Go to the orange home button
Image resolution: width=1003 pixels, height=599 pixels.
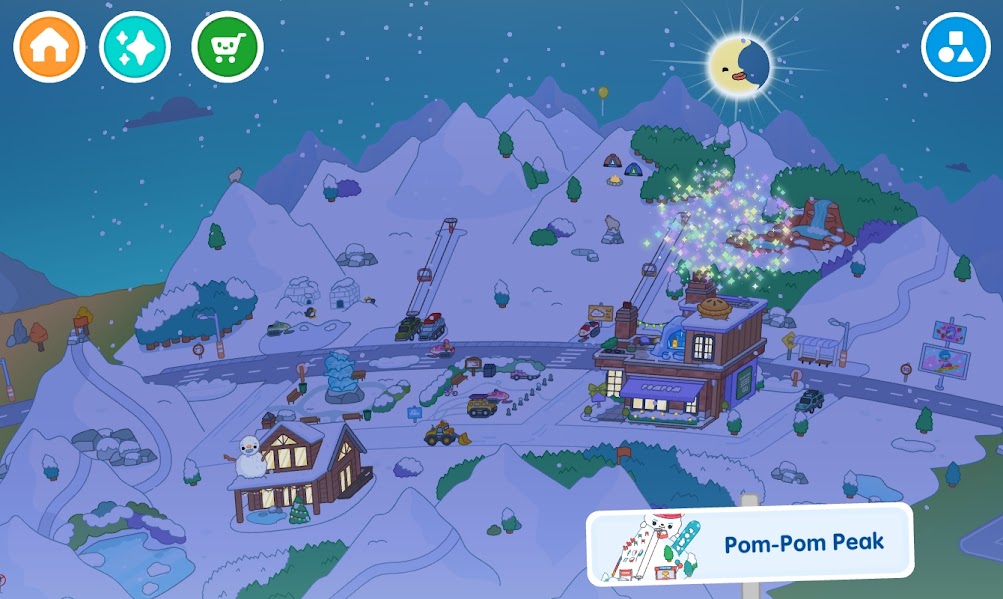[x=49, y=47]
